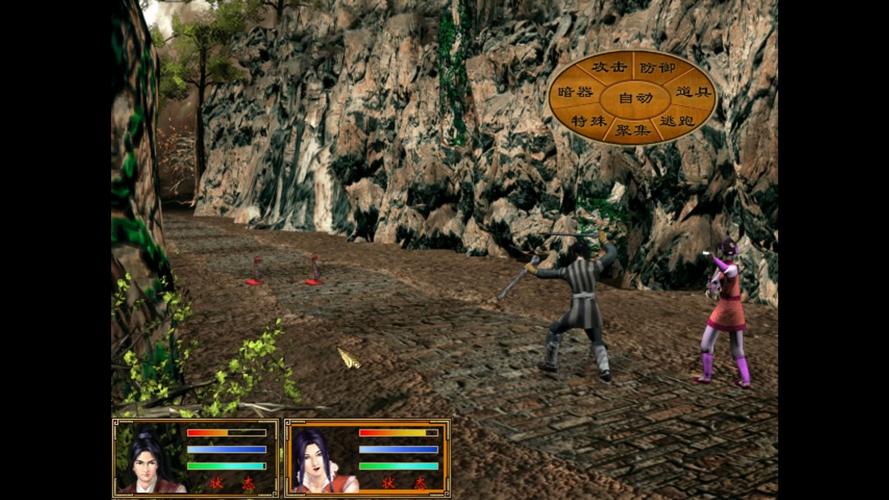The height and width of the screenshot is (500, 889).
Task: Pick the 逃跑 (Flee) command
Action: (677, 121)
